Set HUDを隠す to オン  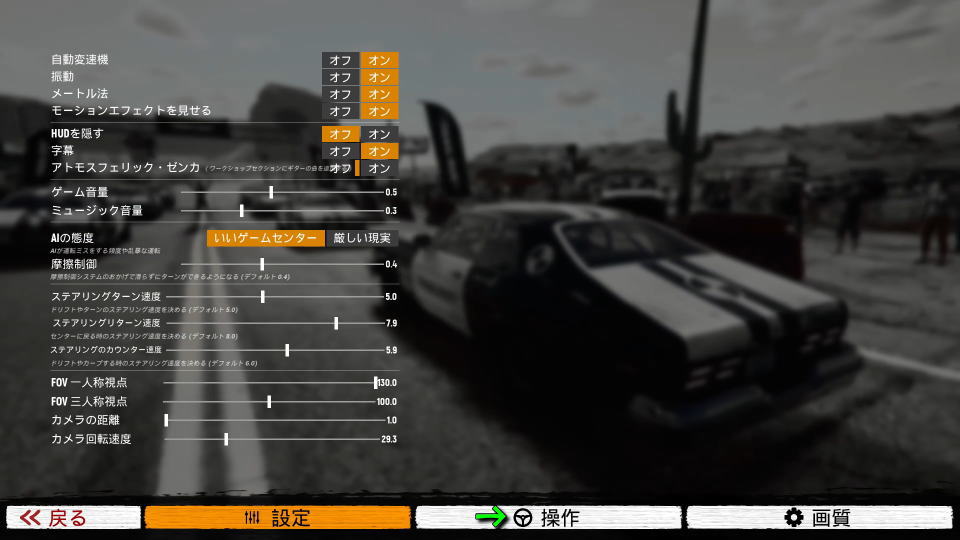[x=379, y=134]
